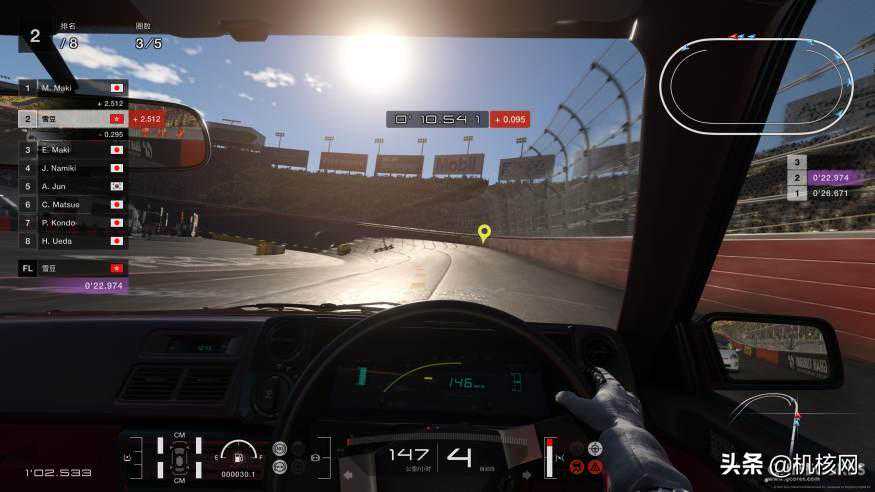Click the corner radar track display
The width and height of the screenshot is (875, 492).
[x=769, y=420]
